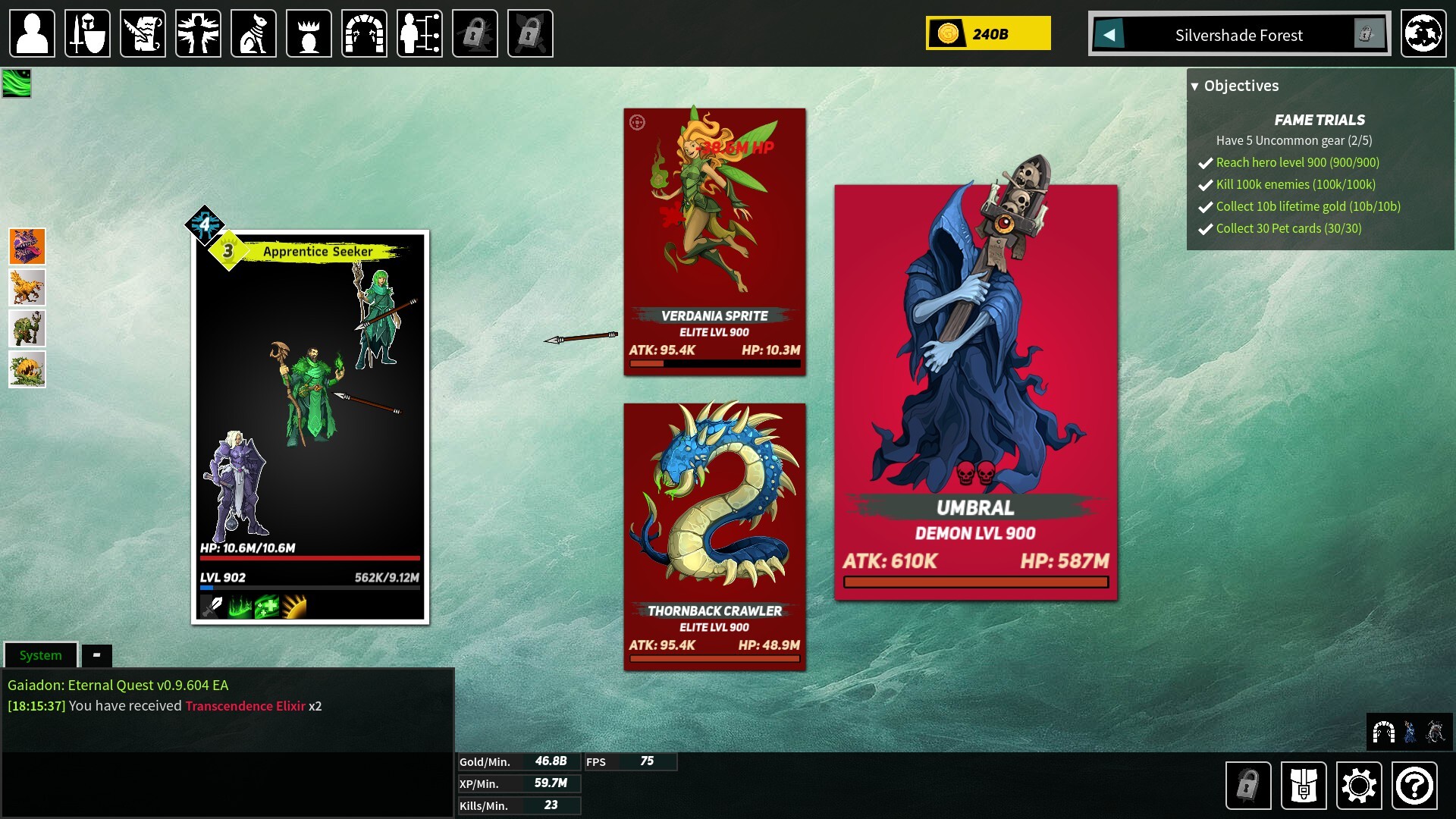Select the golden griffin pet card

point(27,287)
